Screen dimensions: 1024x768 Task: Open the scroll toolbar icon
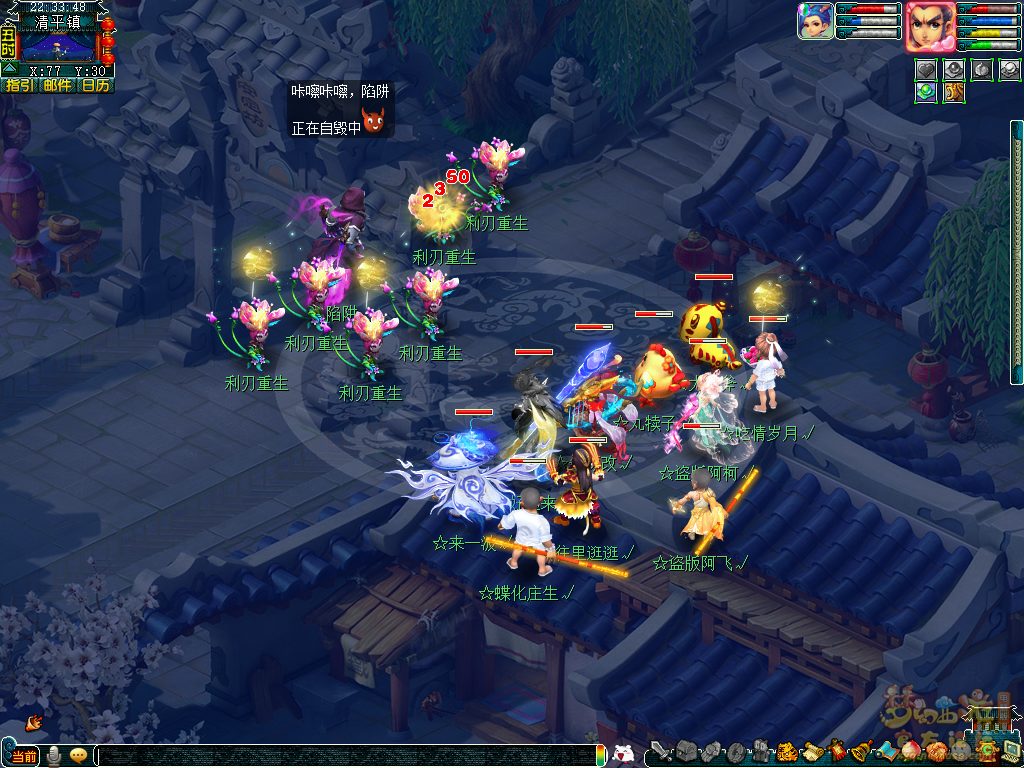[811, 752]
